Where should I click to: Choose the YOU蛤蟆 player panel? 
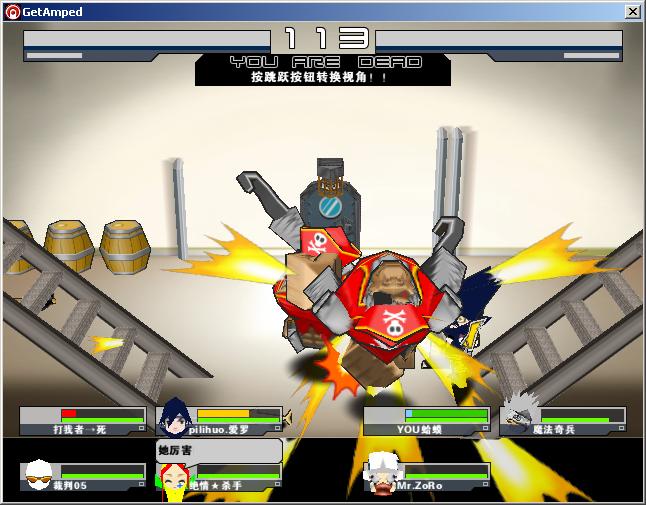[x=426, y=421]
